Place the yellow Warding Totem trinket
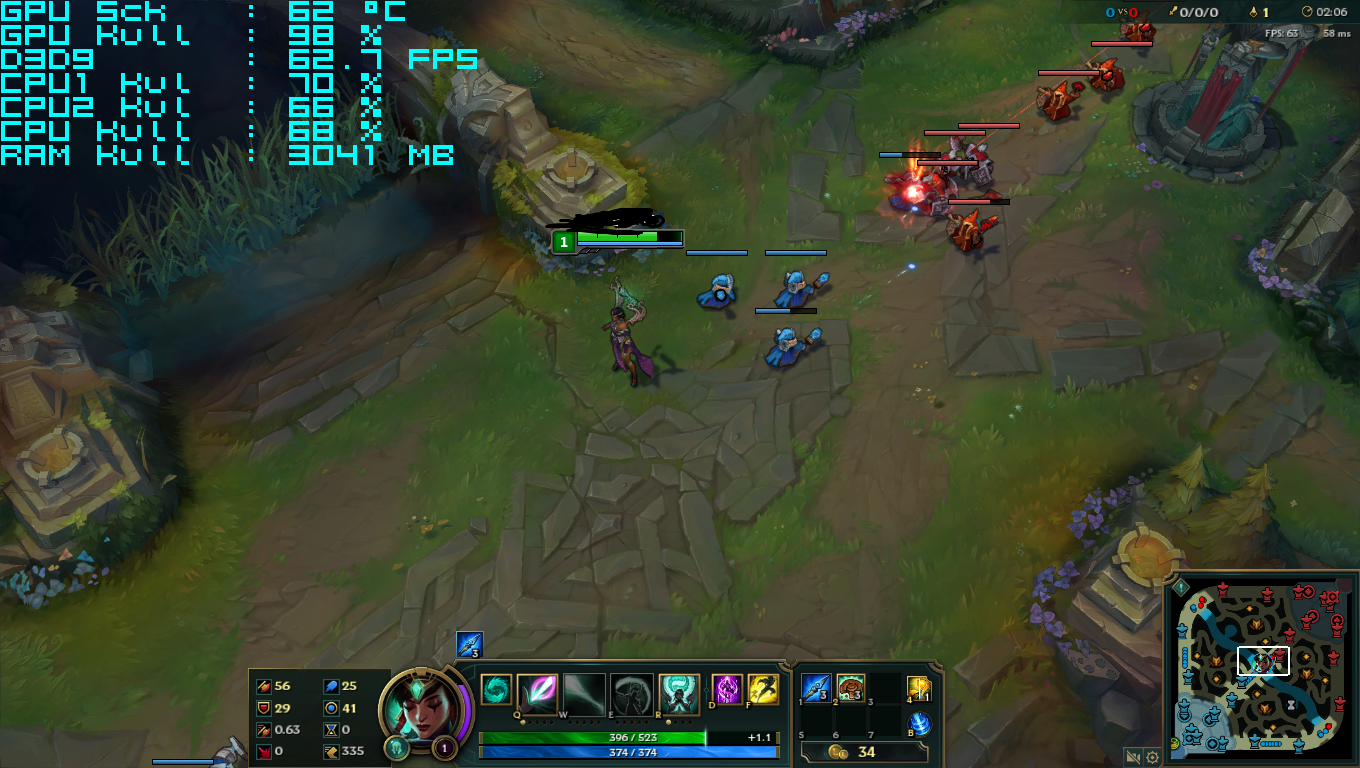 (919, 689)
